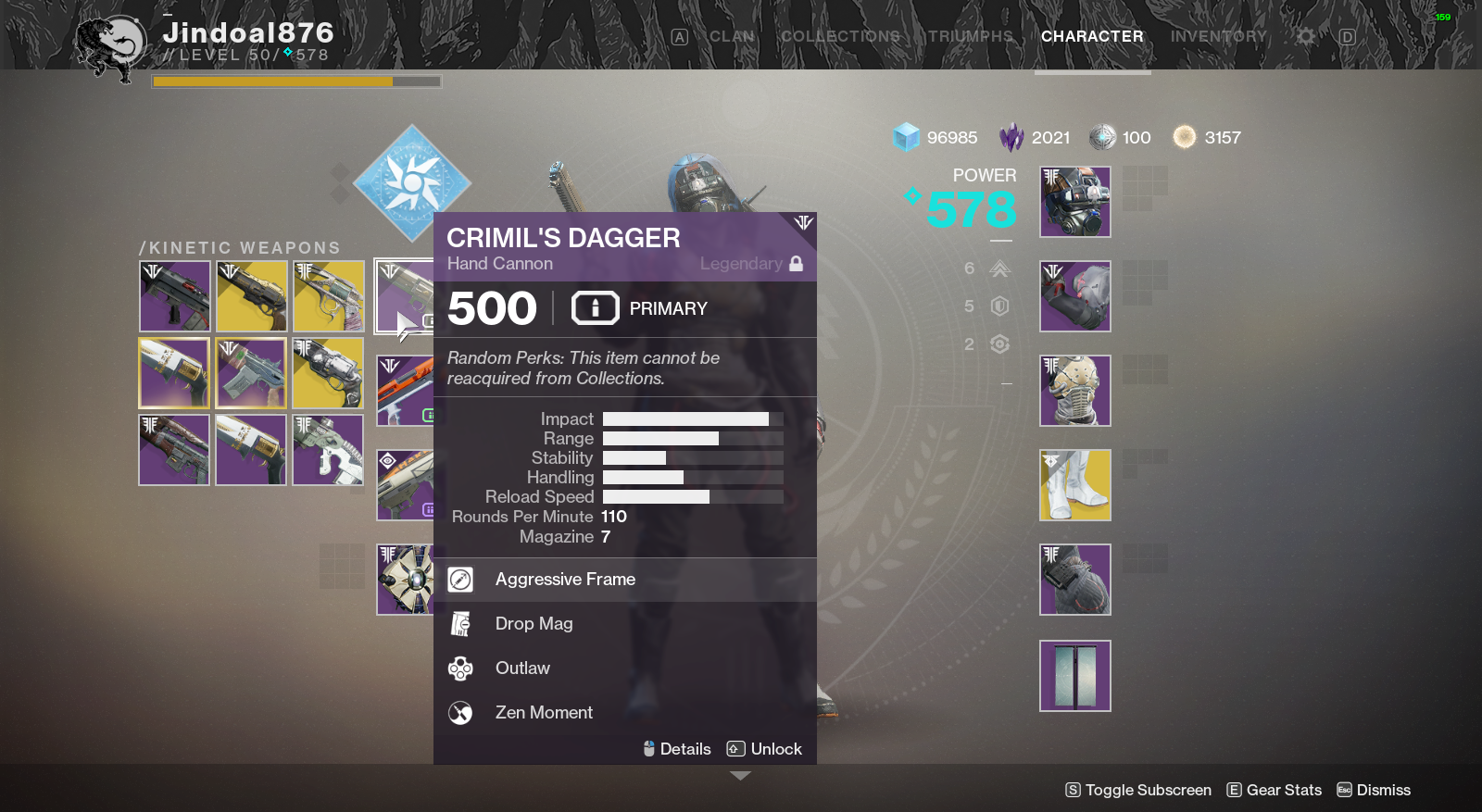Select the Outlaw trait perk
The width and height of the screenshot is (1482, 812).
coord(460,668)
